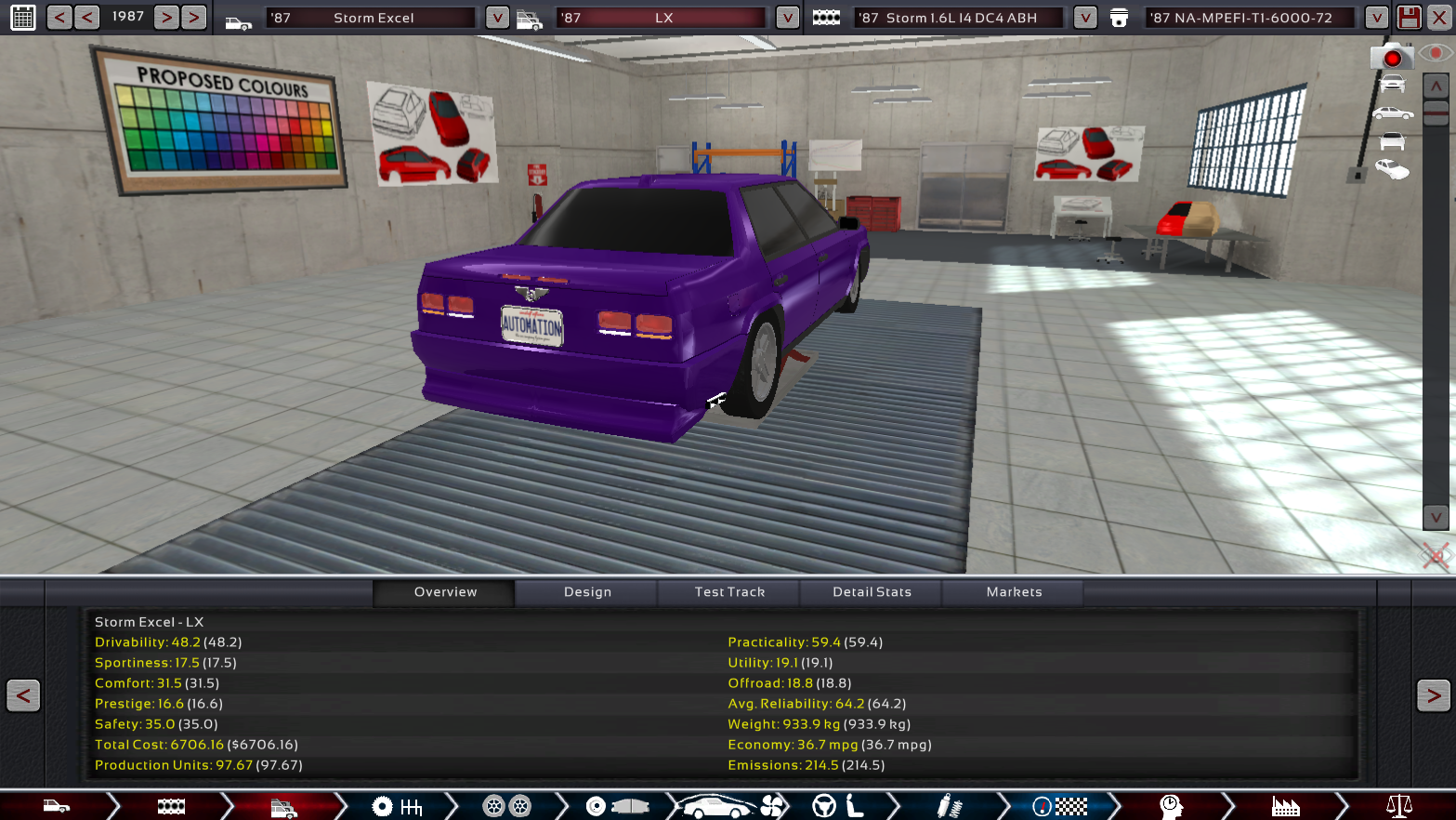Take a screenshot with the camera icon
Screen dimensions: 1456x820
[x=1391, y=58]
